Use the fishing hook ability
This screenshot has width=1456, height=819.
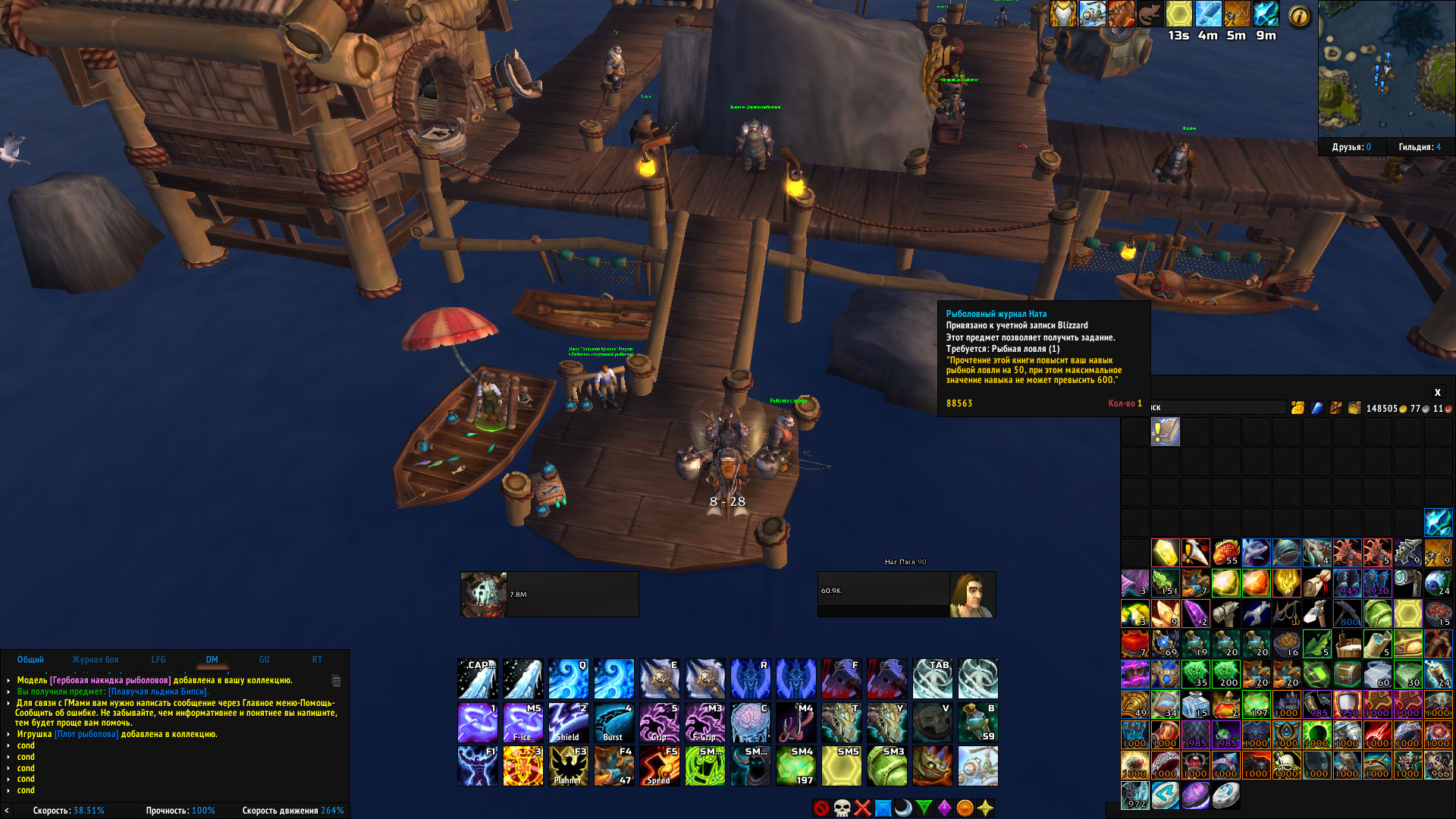click(x=795, y=723)
